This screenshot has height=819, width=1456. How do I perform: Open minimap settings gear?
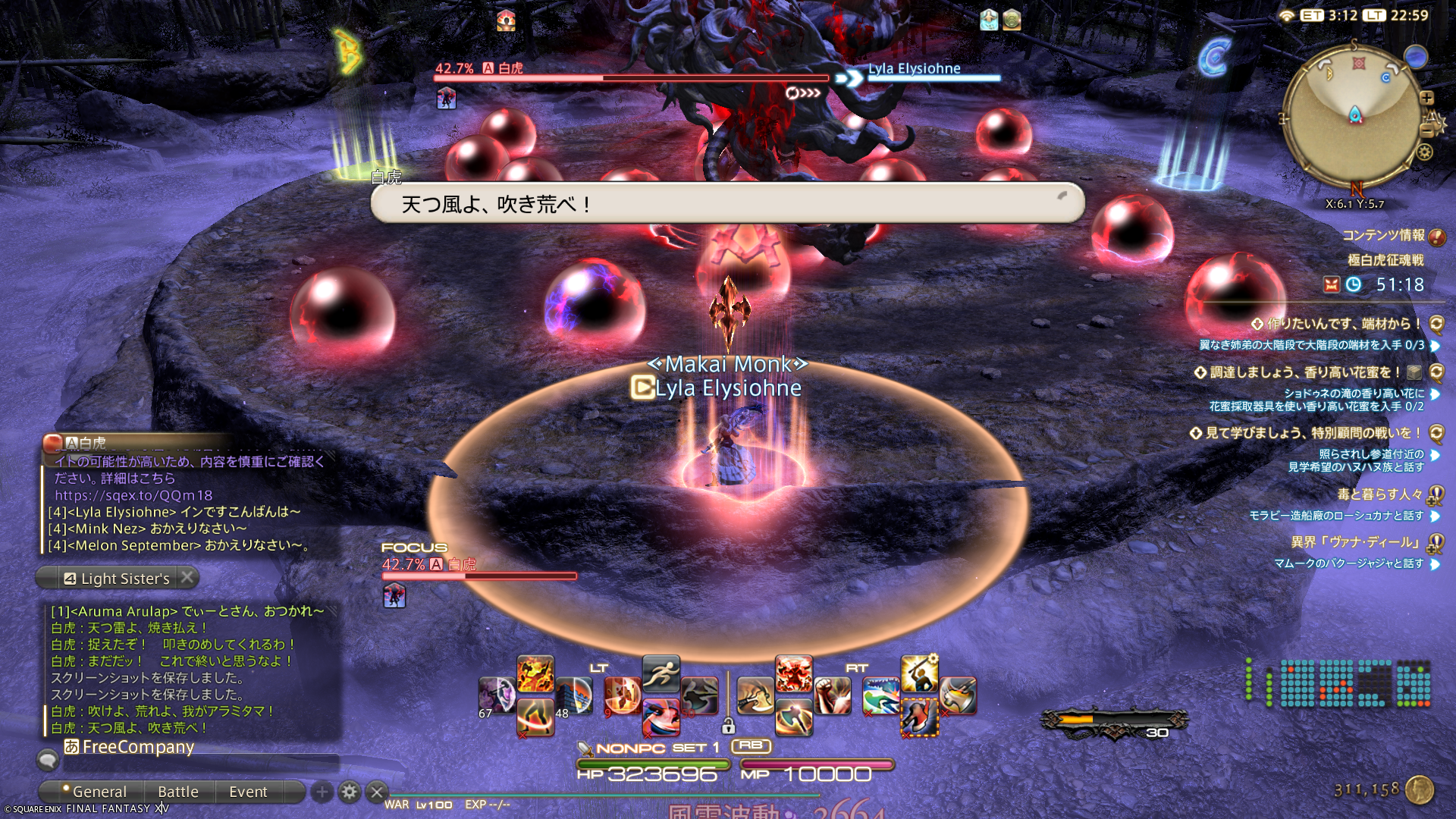(1425, 152)
